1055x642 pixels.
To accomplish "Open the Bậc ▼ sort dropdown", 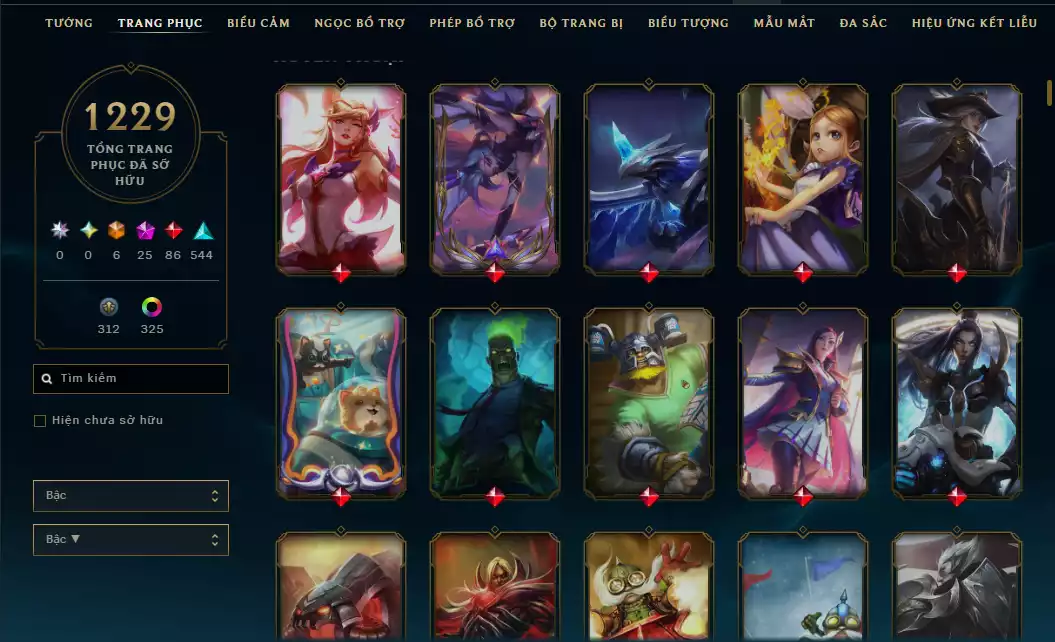I will (x=131, y=540).
